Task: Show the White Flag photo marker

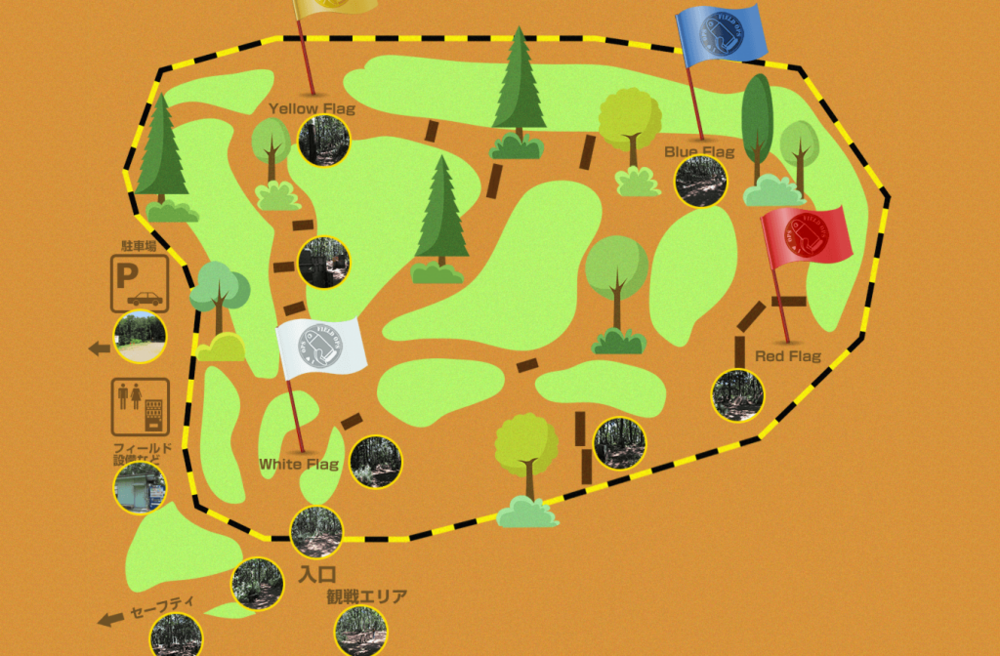Action: click(376, 462)
